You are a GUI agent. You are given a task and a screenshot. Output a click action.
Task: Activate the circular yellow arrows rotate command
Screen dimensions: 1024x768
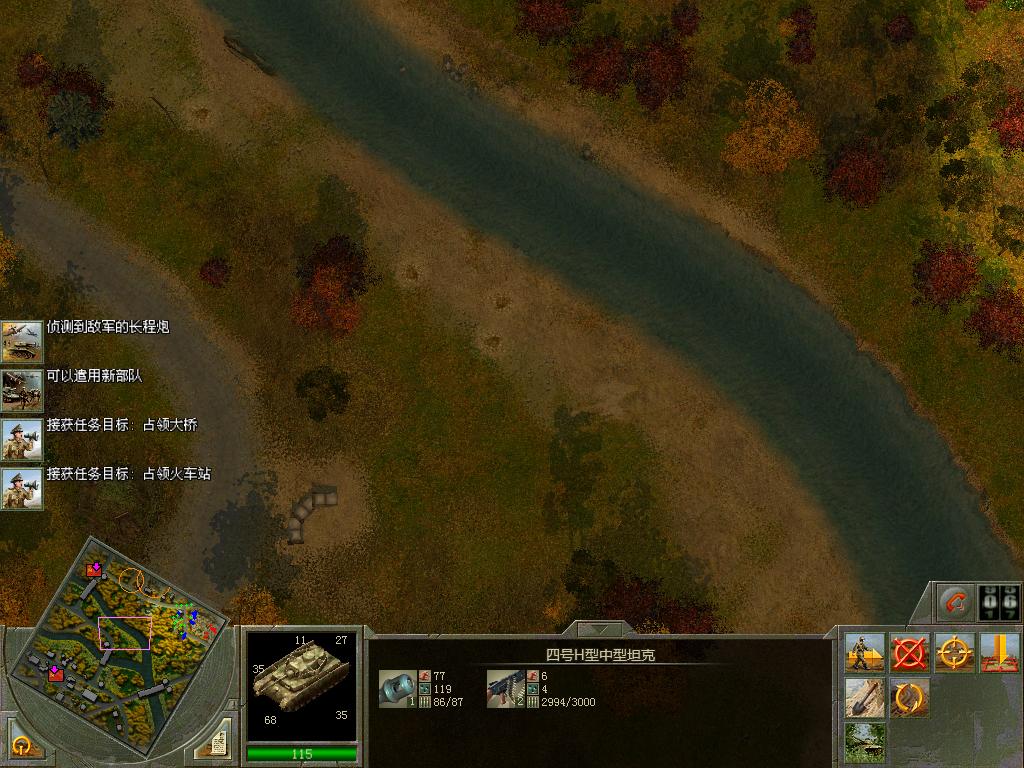tap(909, 698)
